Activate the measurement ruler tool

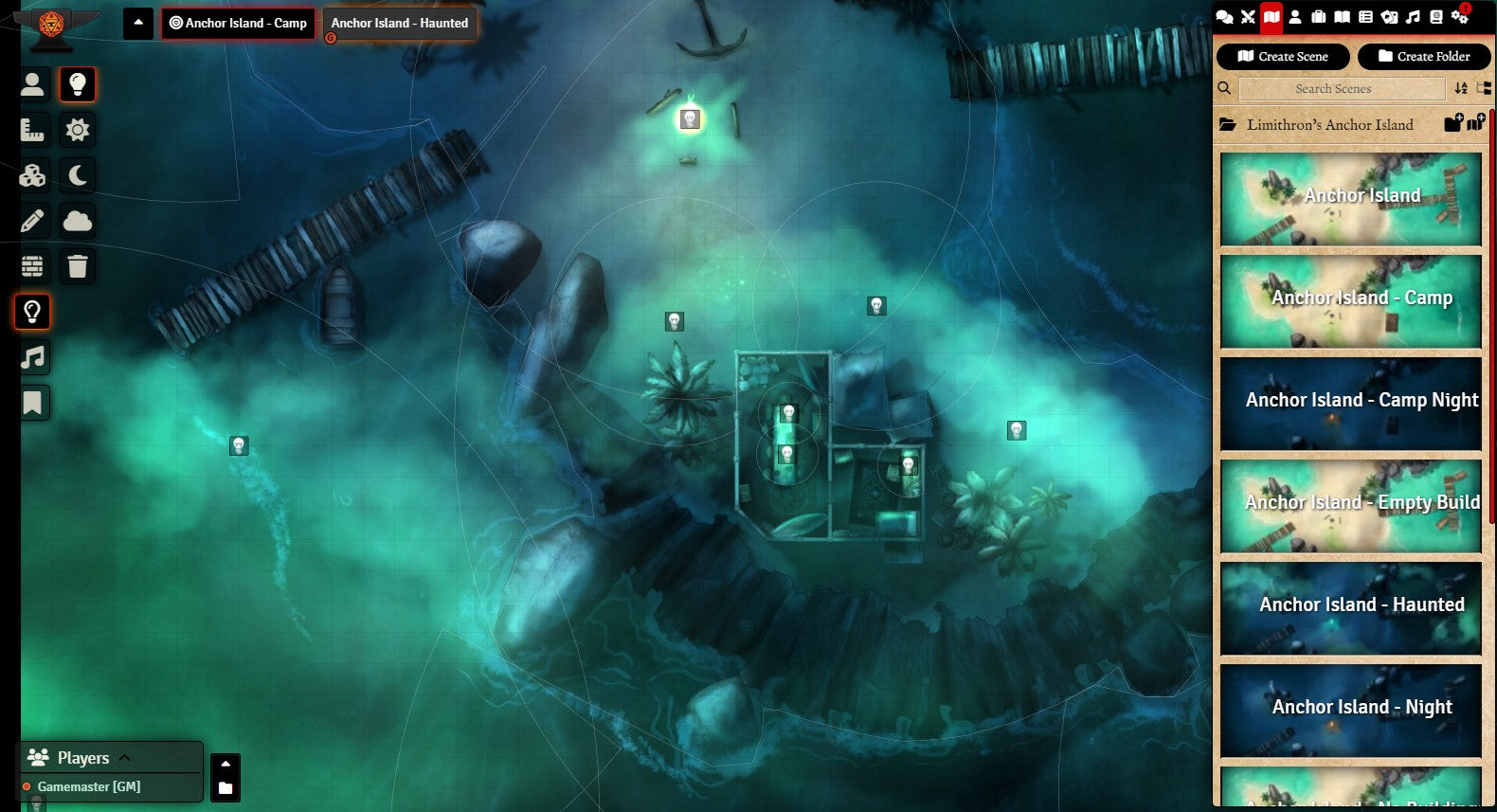click(x=32, y=130)
